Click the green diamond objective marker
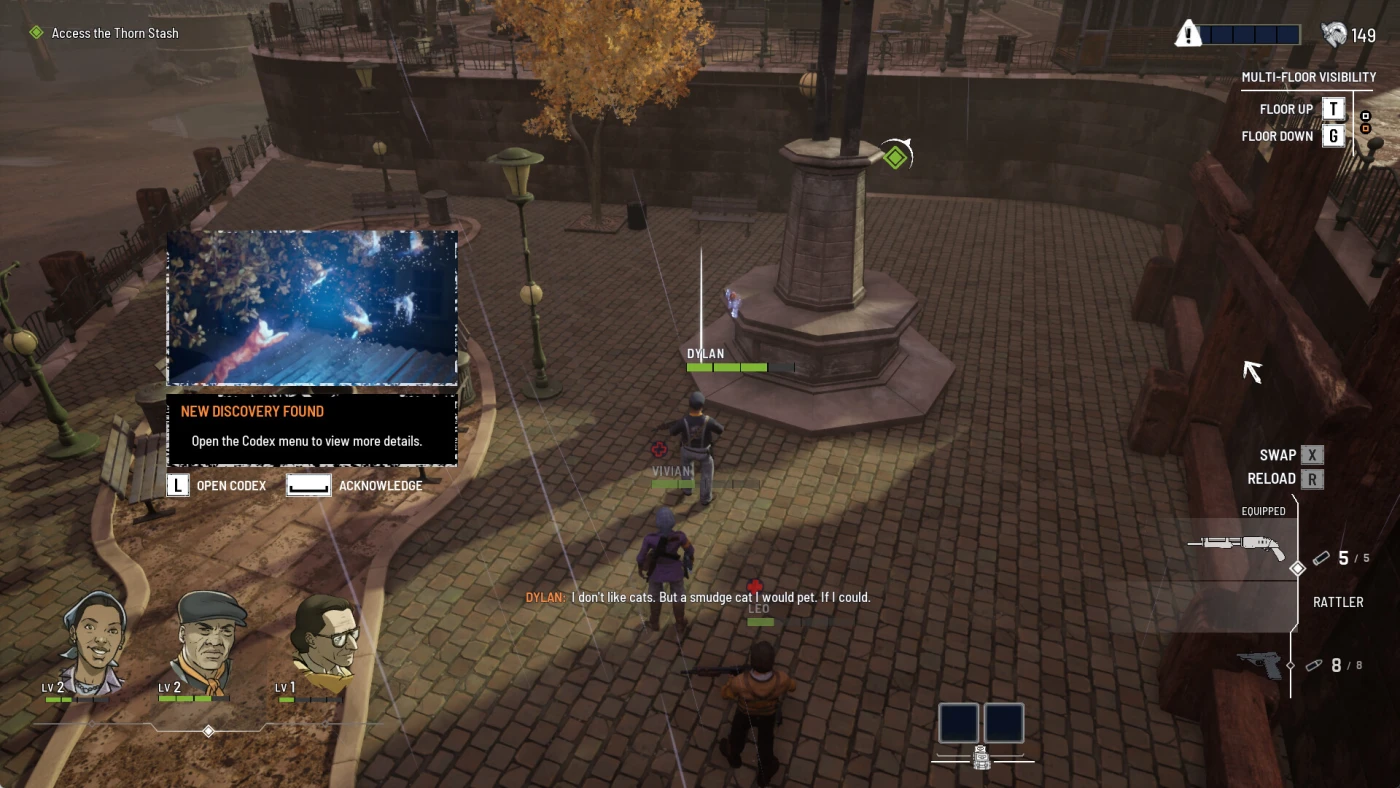1400x788 pixels. pyautogui.click(x=895, y=157)
